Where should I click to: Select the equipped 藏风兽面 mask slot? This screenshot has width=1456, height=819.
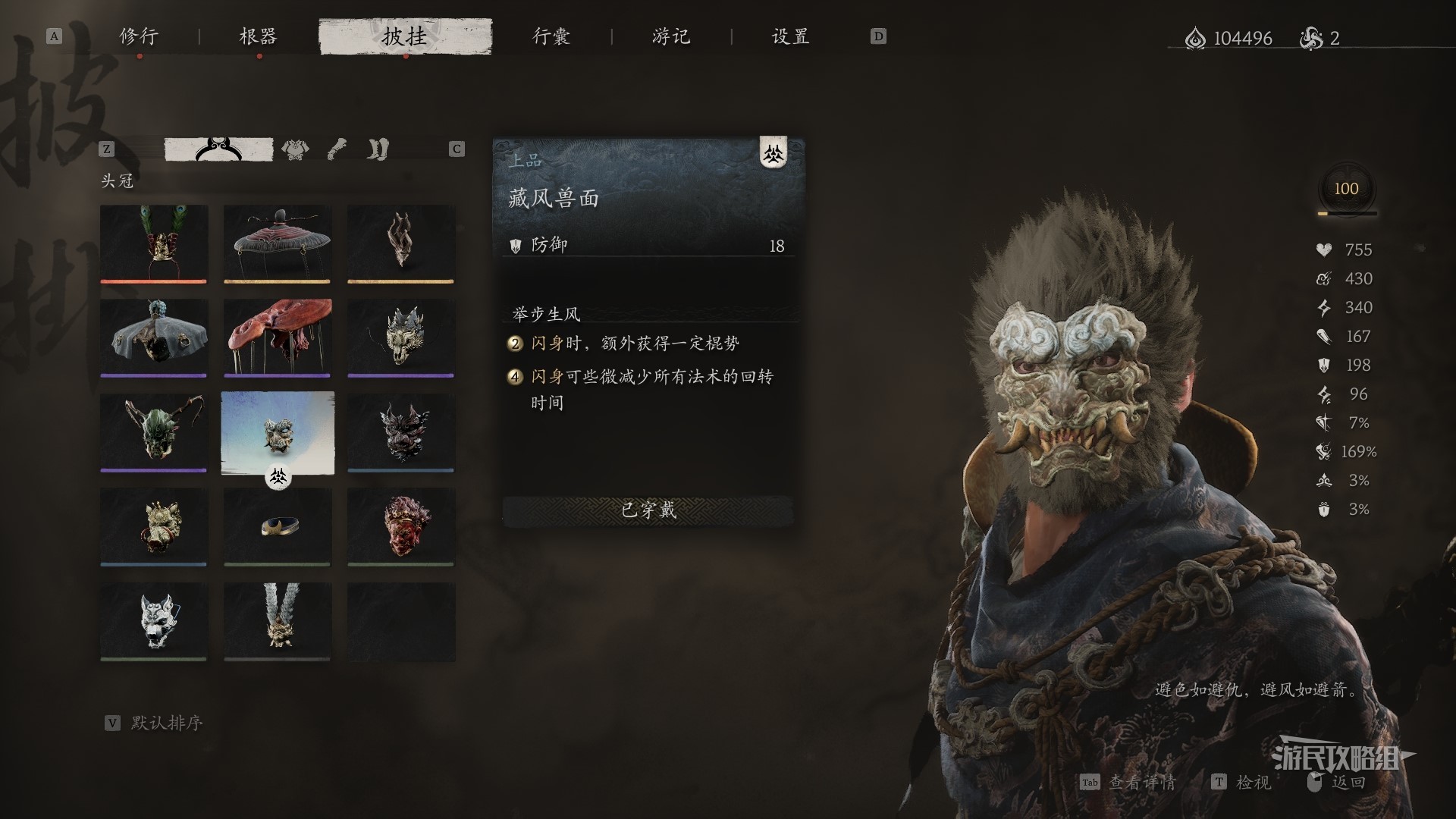278,432
